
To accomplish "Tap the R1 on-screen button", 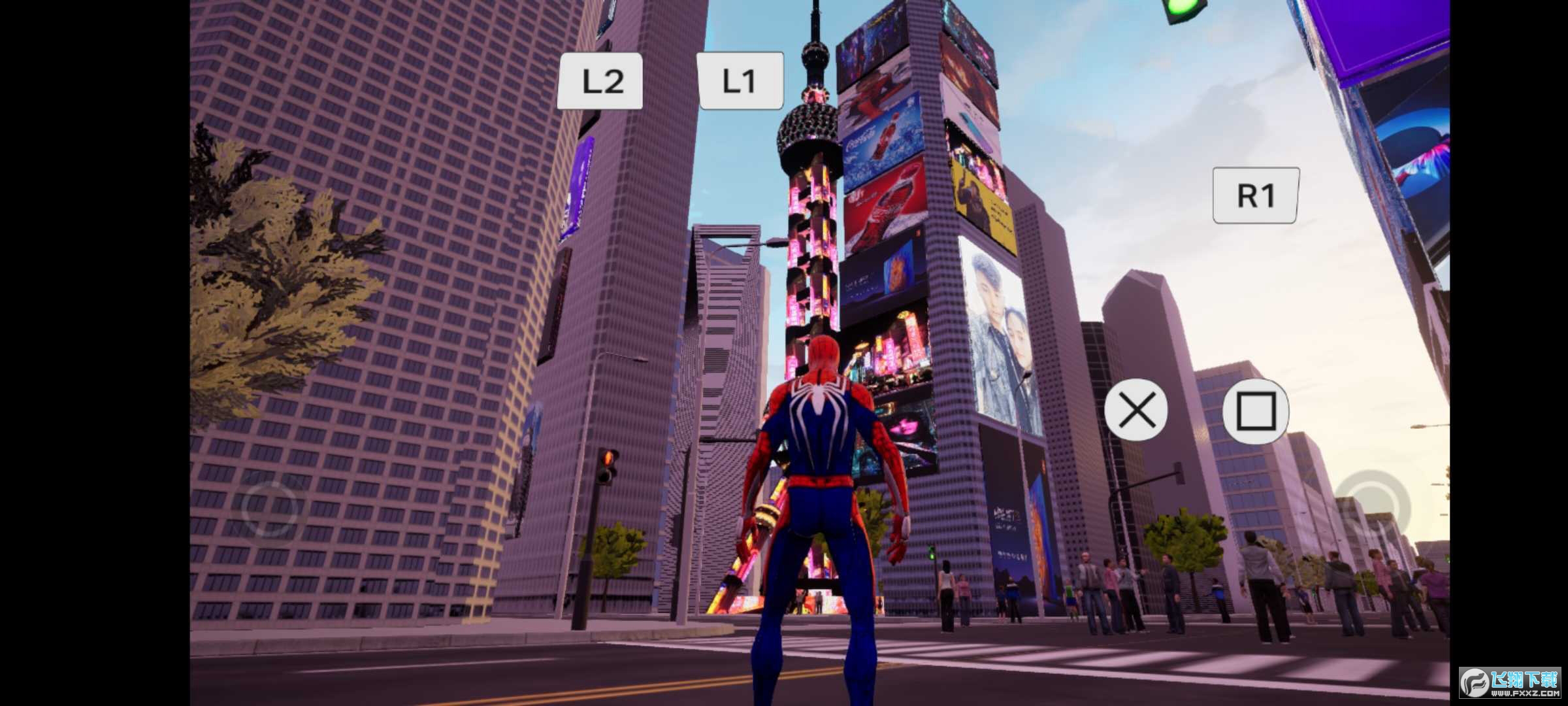I will point(1255,195).
